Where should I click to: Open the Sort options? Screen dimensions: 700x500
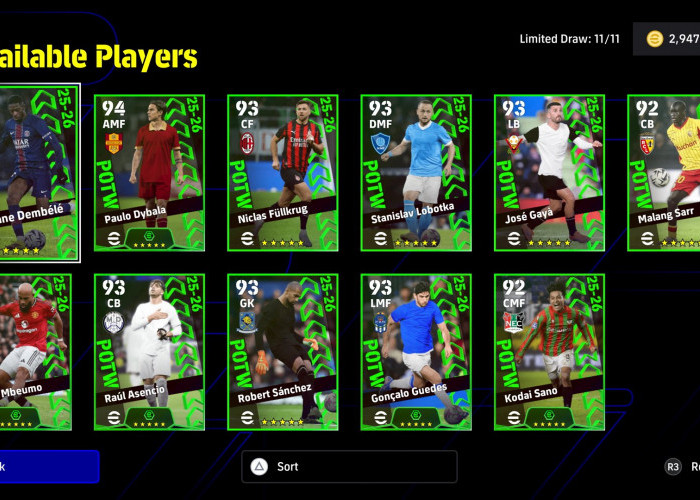tap(349, 467)
